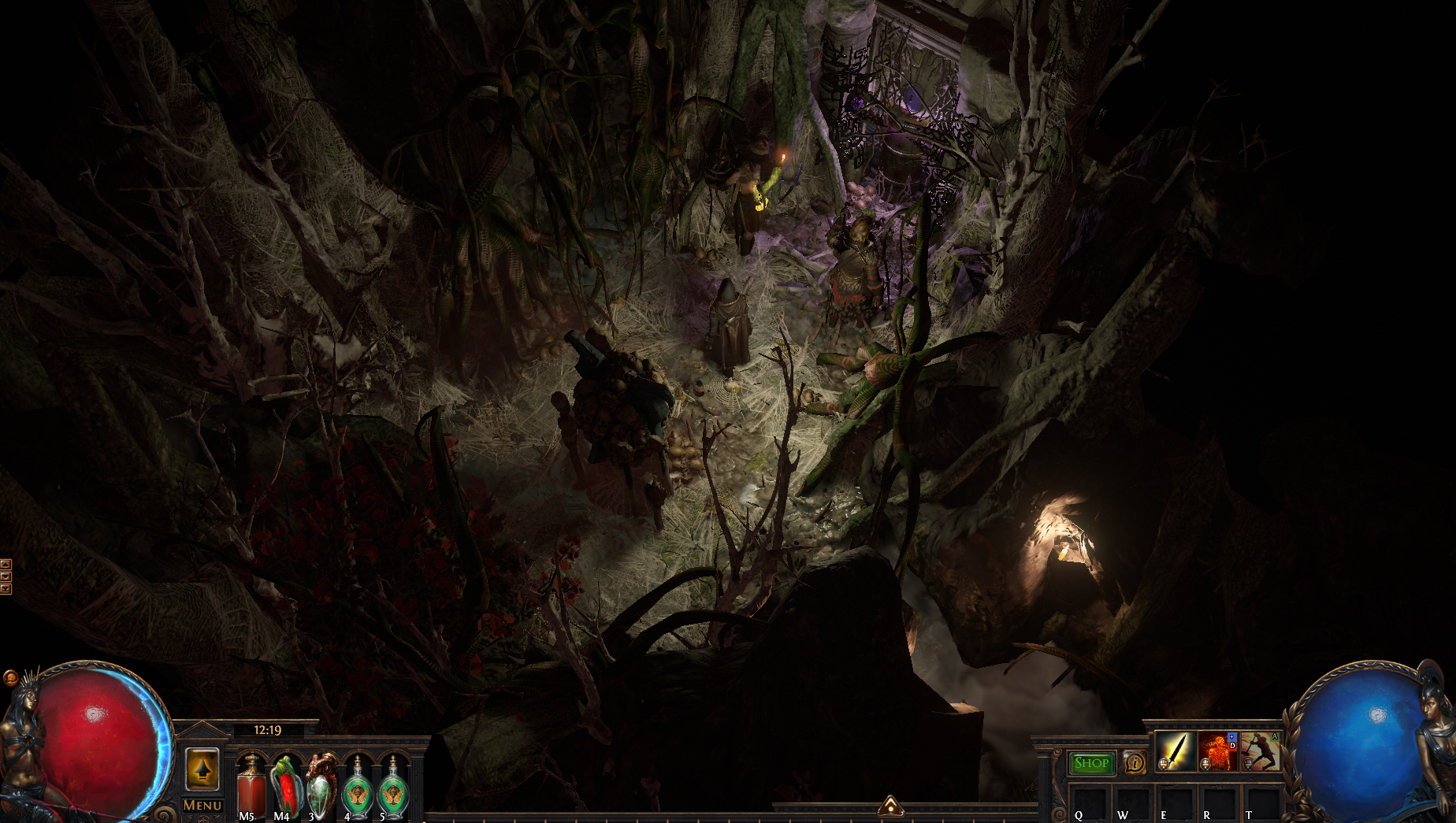Image resolution: width=1456 pixels, height=823 pixels.
Task: Open the green Shop button
Action: 1091,762
